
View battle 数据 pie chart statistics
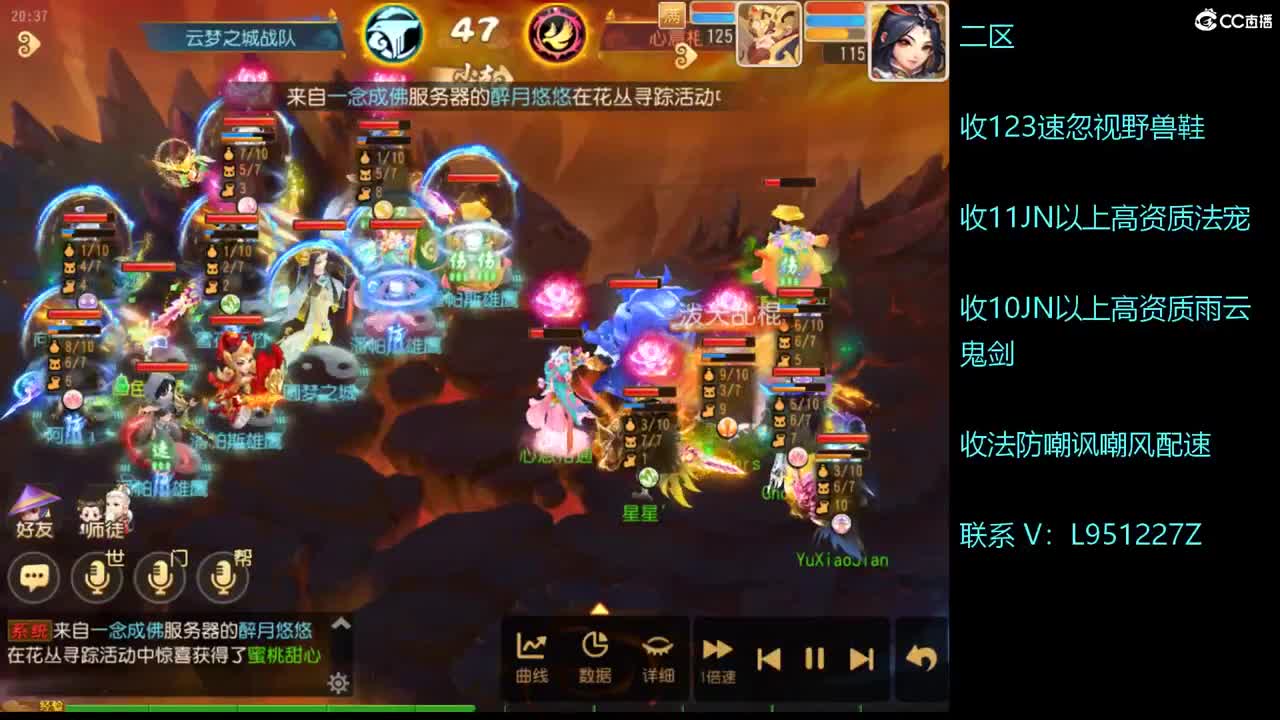tap(597, 655)
